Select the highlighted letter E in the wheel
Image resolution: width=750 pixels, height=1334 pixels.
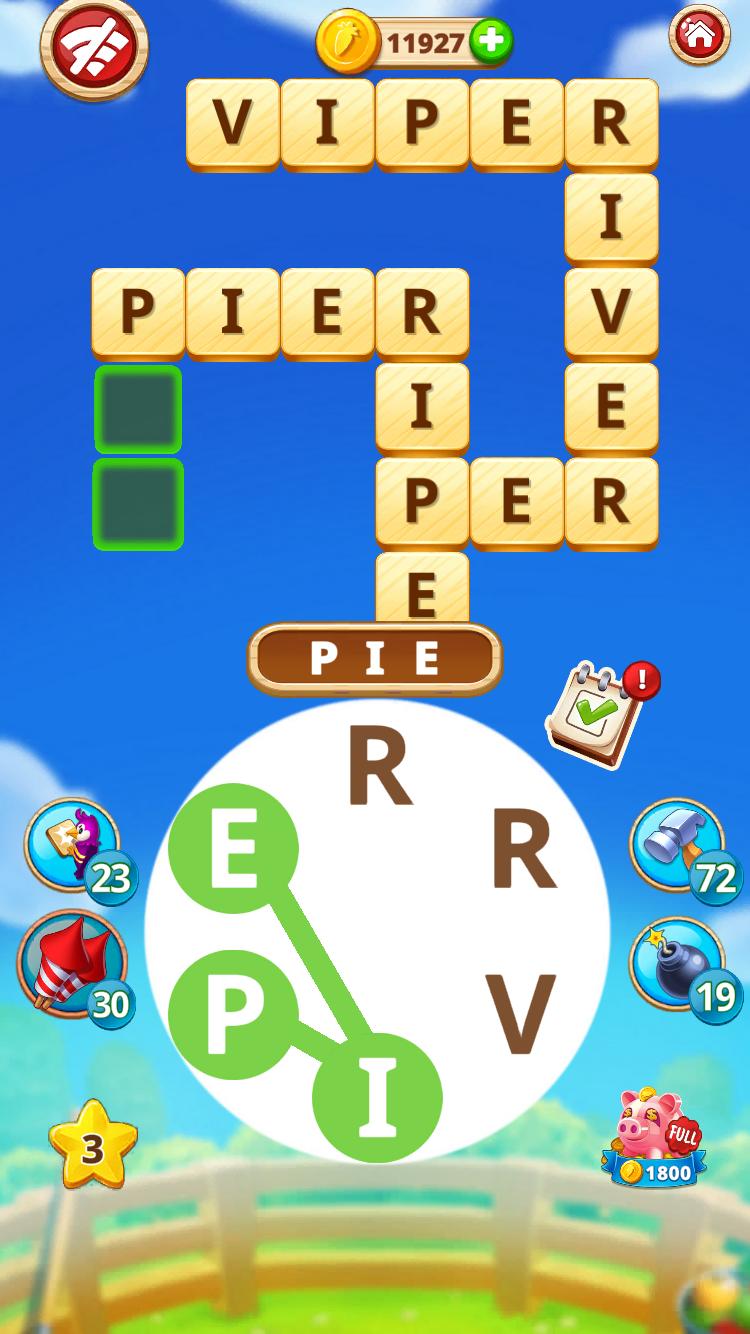[233, 848]
